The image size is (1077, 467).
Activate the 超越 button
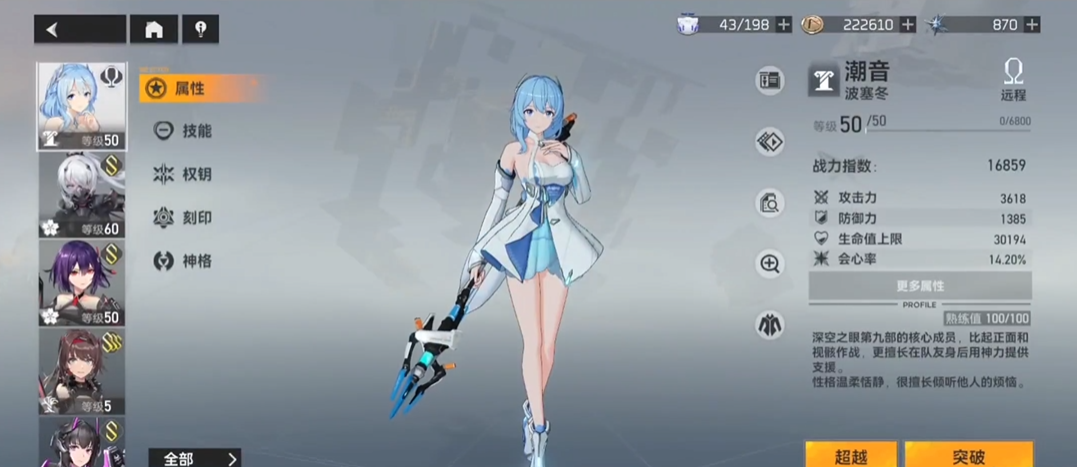[850, 456]
